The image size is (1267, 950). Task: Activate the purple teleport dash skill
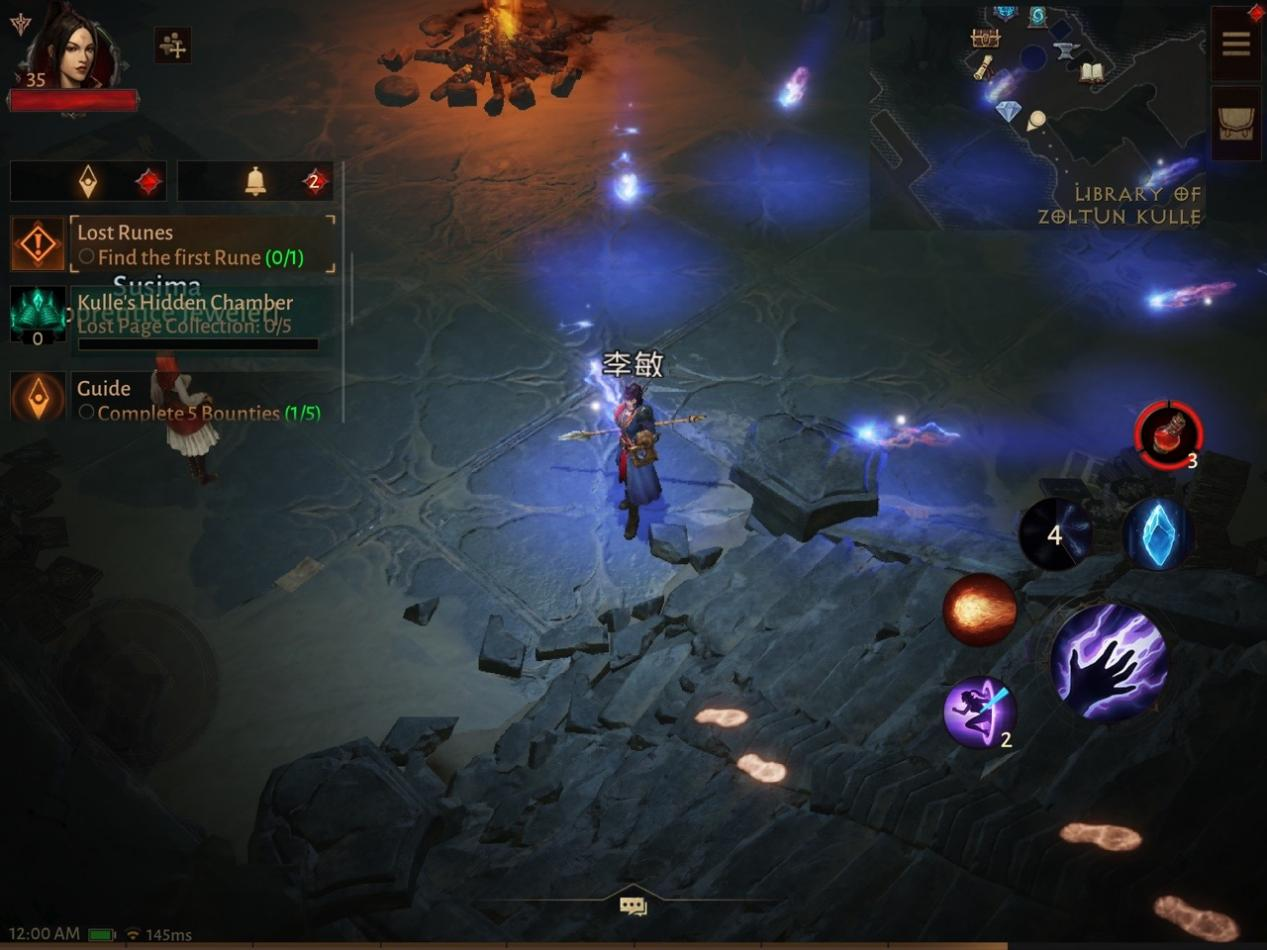(x=979, y=712)
